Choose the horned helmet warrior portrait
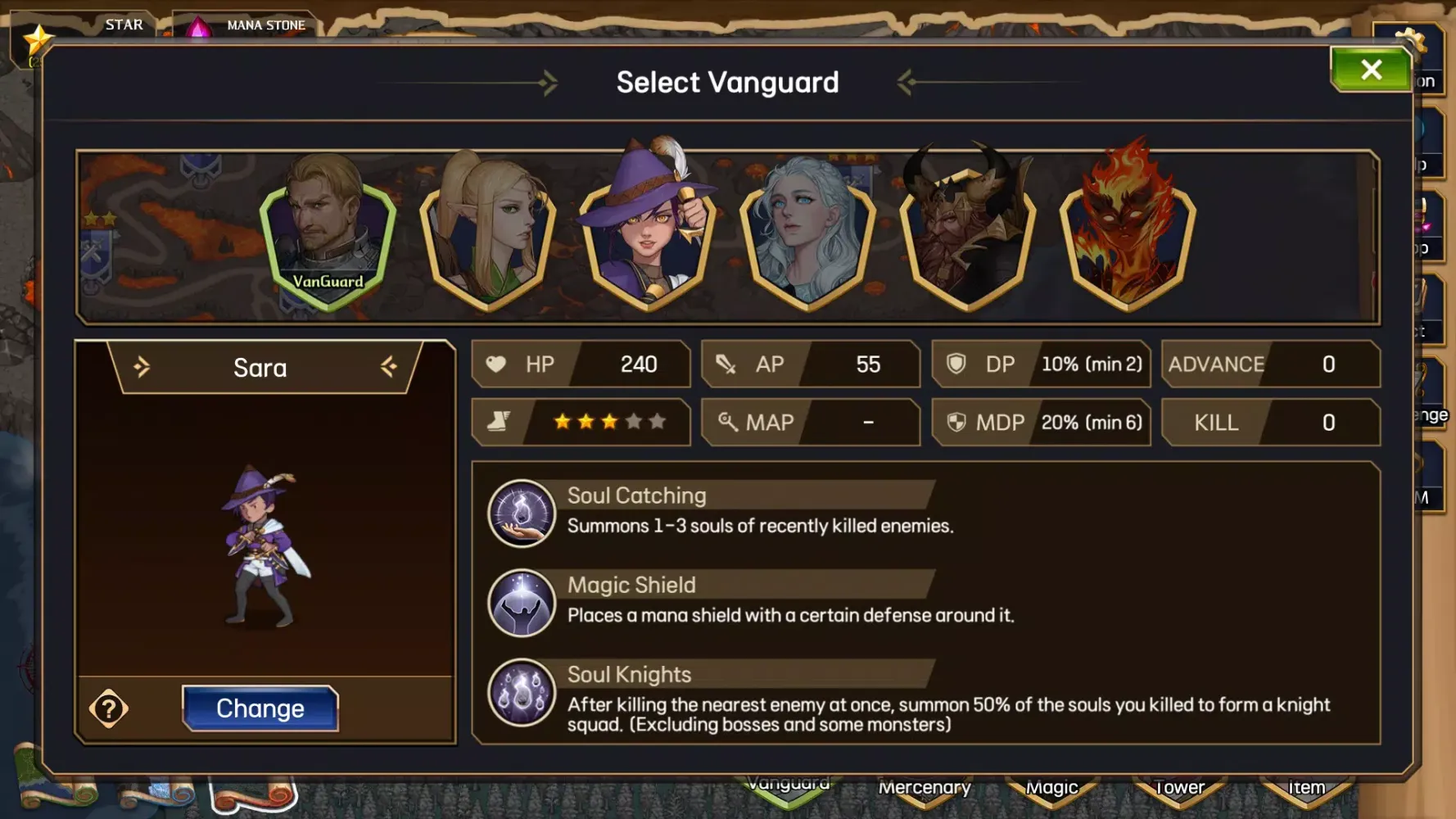This screenshot has height=819, width=1456. click(x=967, y=233)
